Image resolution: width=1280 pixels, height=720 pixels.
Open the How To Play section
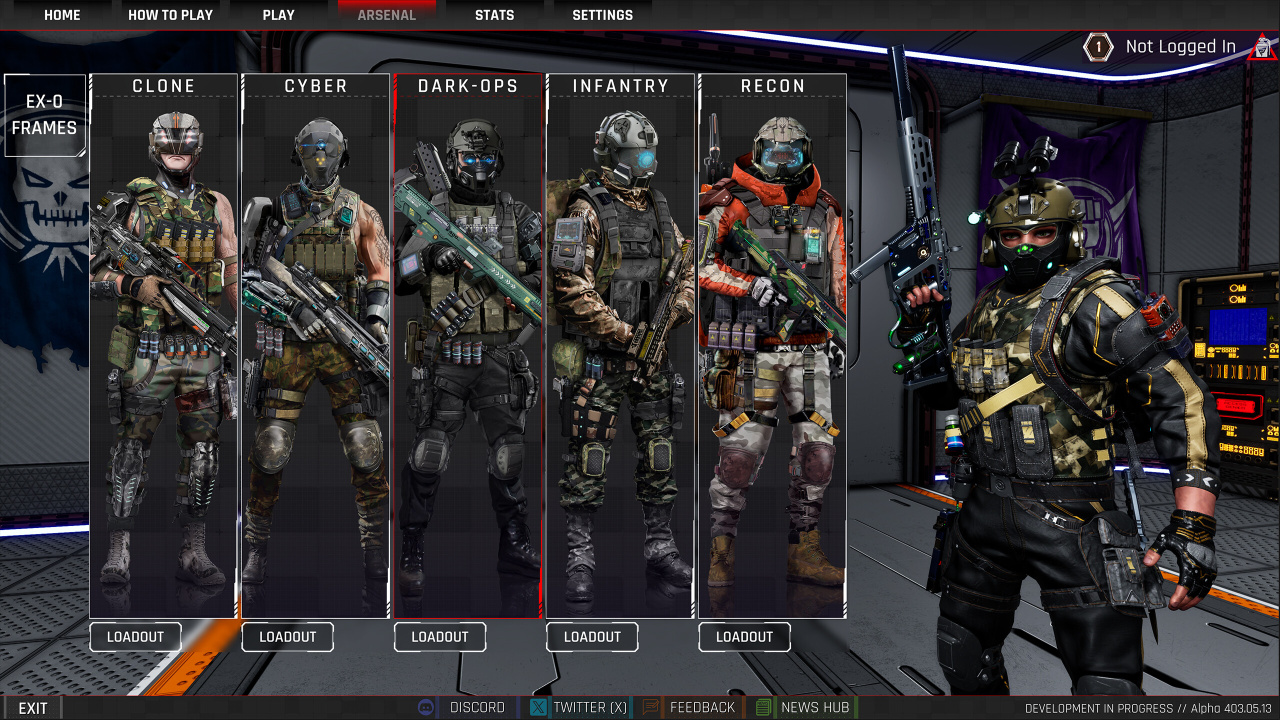[170, 15]
